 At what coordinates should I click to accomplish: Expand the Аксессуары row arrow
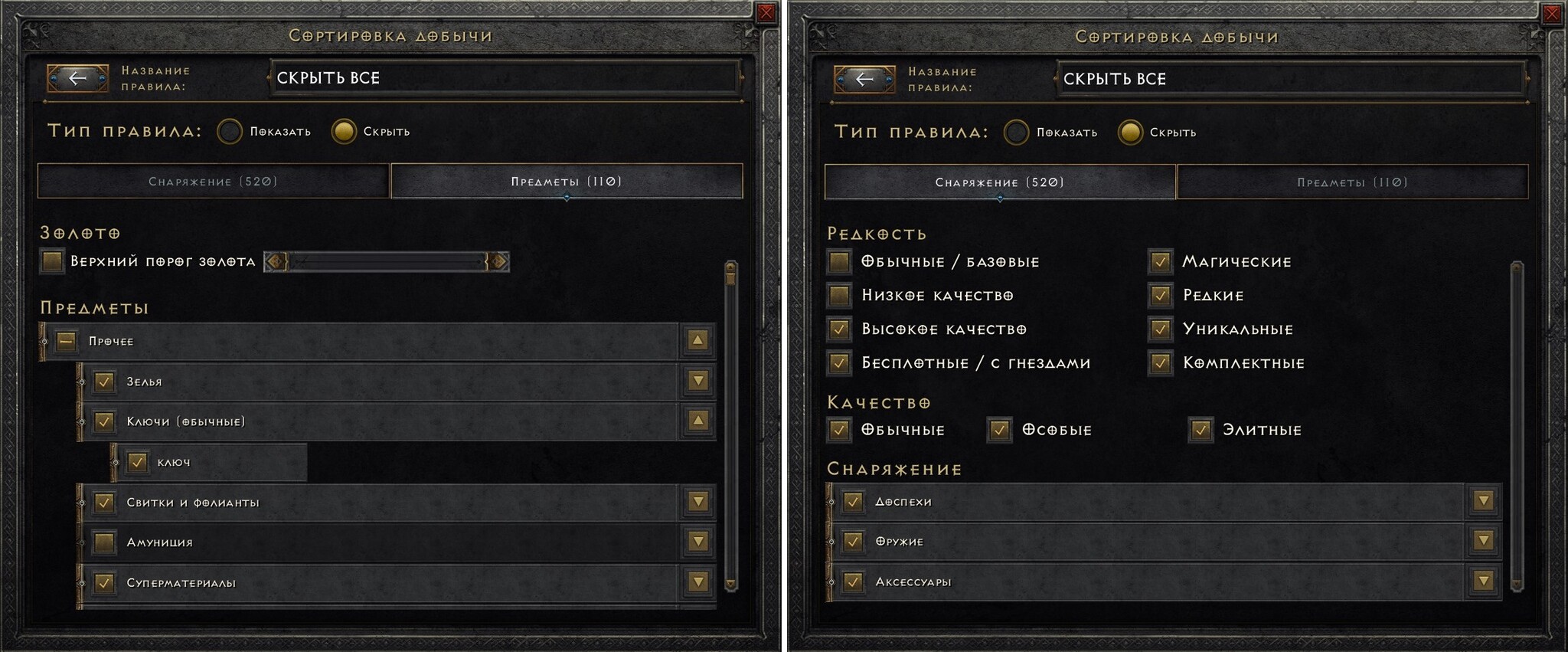click(1484, 582)
